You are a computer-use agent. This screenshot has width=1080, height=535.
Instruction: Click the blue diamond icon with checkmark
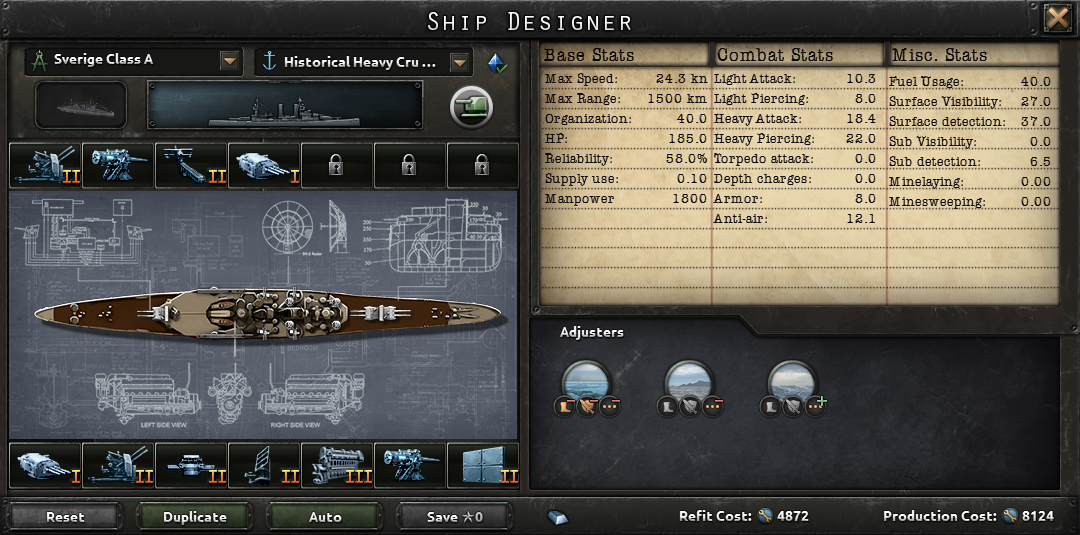[497, 62]
